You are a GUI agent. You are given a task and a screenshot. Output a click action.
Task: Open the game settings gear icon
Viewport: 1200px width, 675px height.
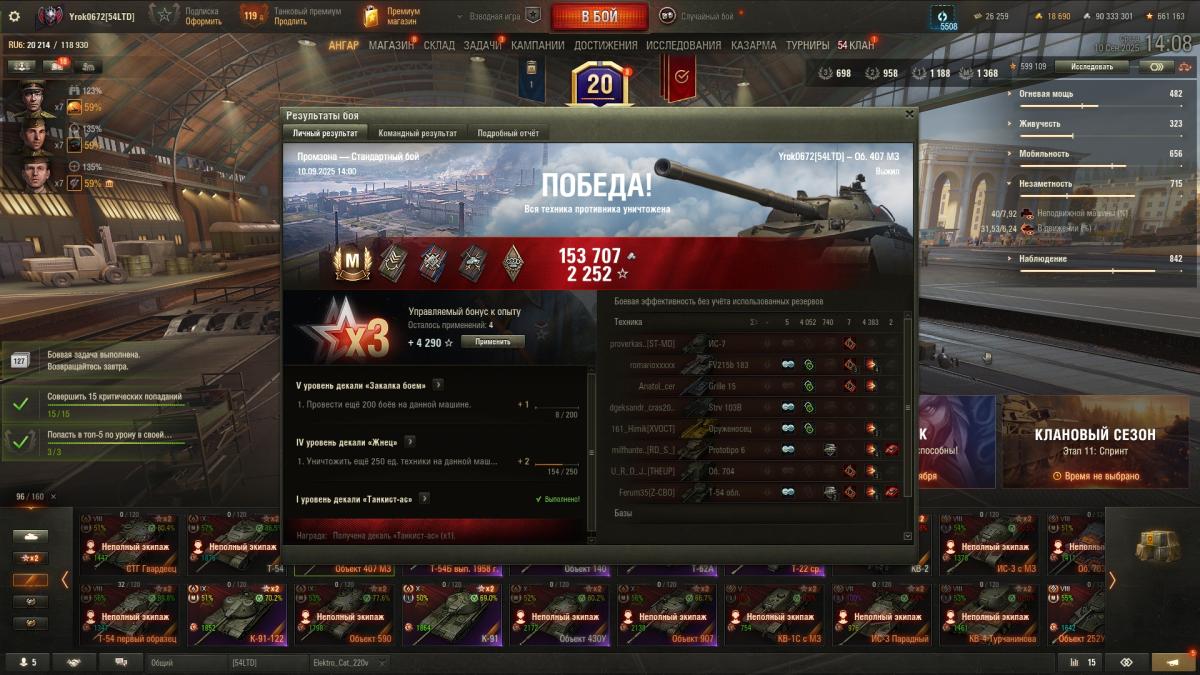click(14, 16)
